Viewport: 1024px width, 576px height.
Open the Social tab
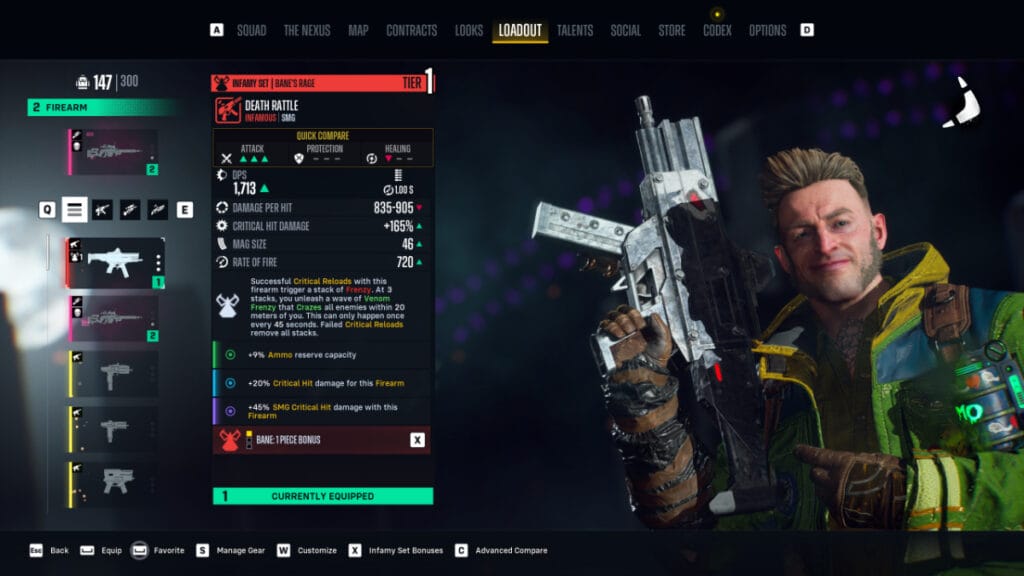[626, 30]
